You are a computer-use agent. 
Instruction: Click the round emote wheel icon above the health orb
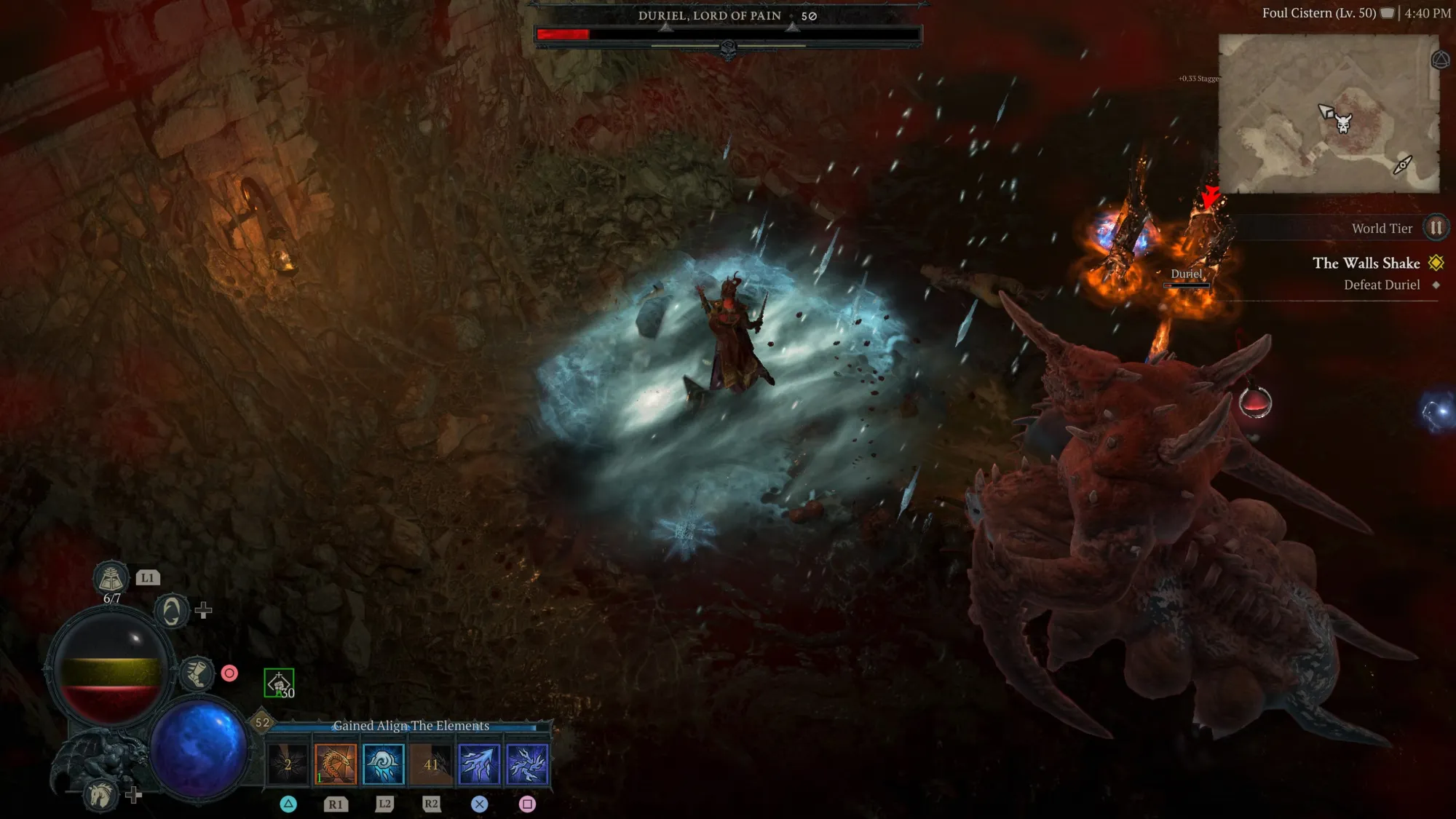[x=172, y=610]
